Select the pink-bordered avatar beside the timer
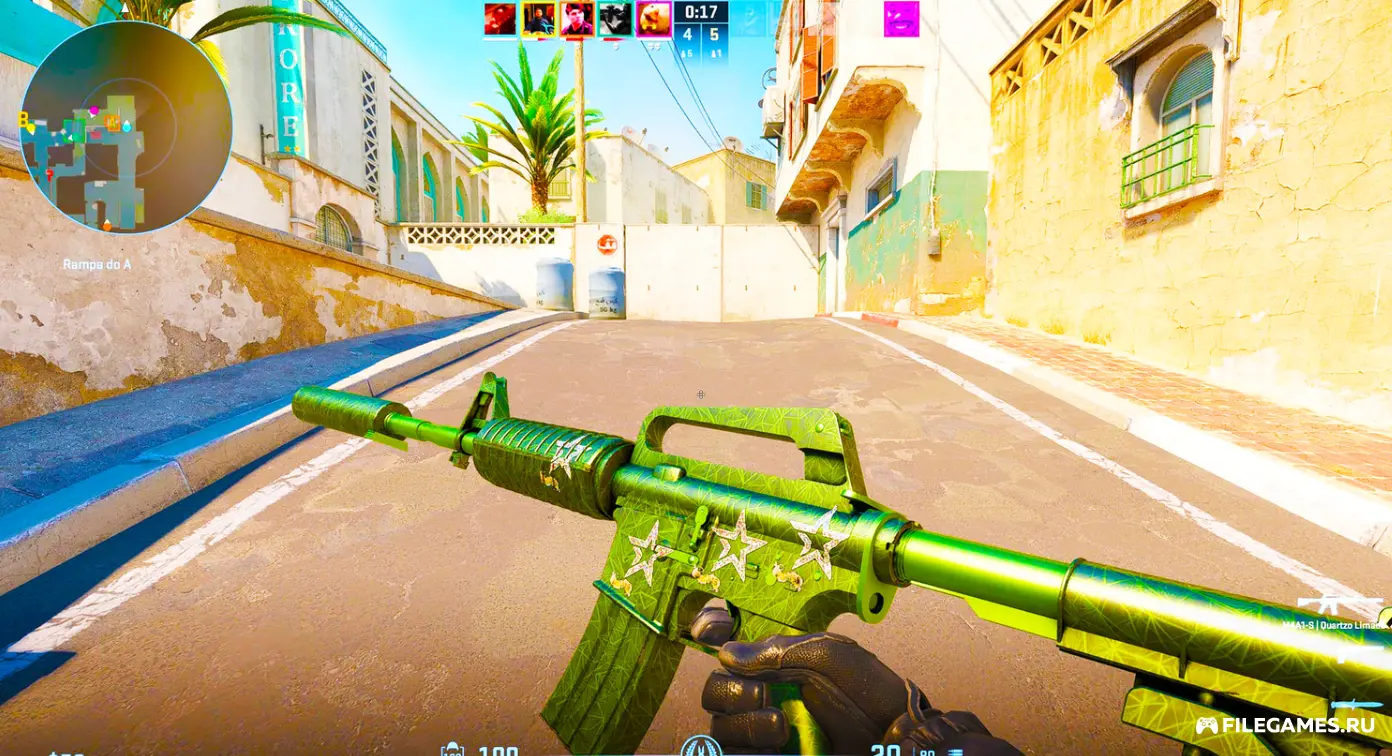 pyautogui.click(x=653, y=19)
